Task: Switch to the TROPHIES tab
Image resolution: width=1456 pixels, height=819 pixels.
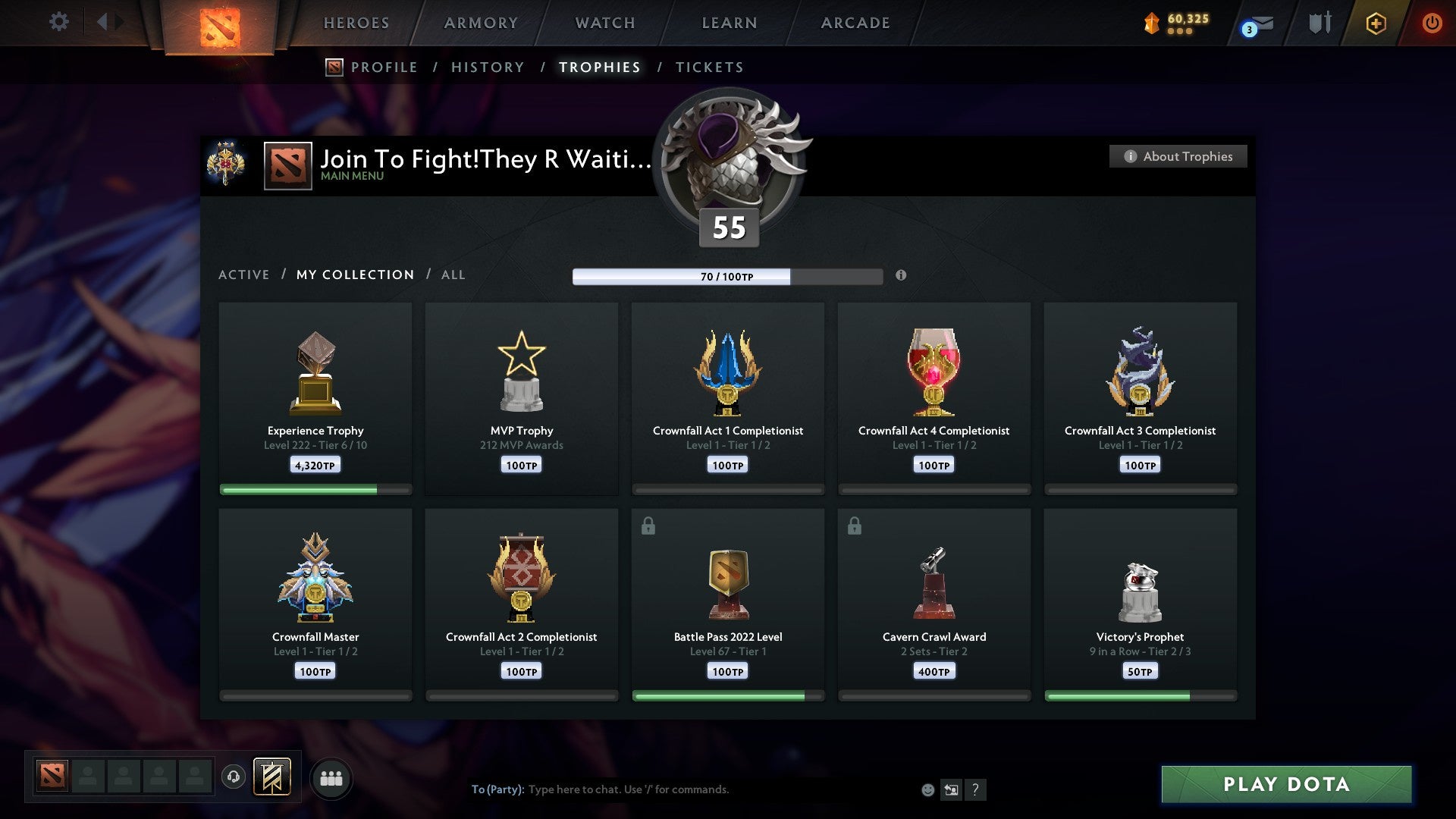Action: coord(599,67)
